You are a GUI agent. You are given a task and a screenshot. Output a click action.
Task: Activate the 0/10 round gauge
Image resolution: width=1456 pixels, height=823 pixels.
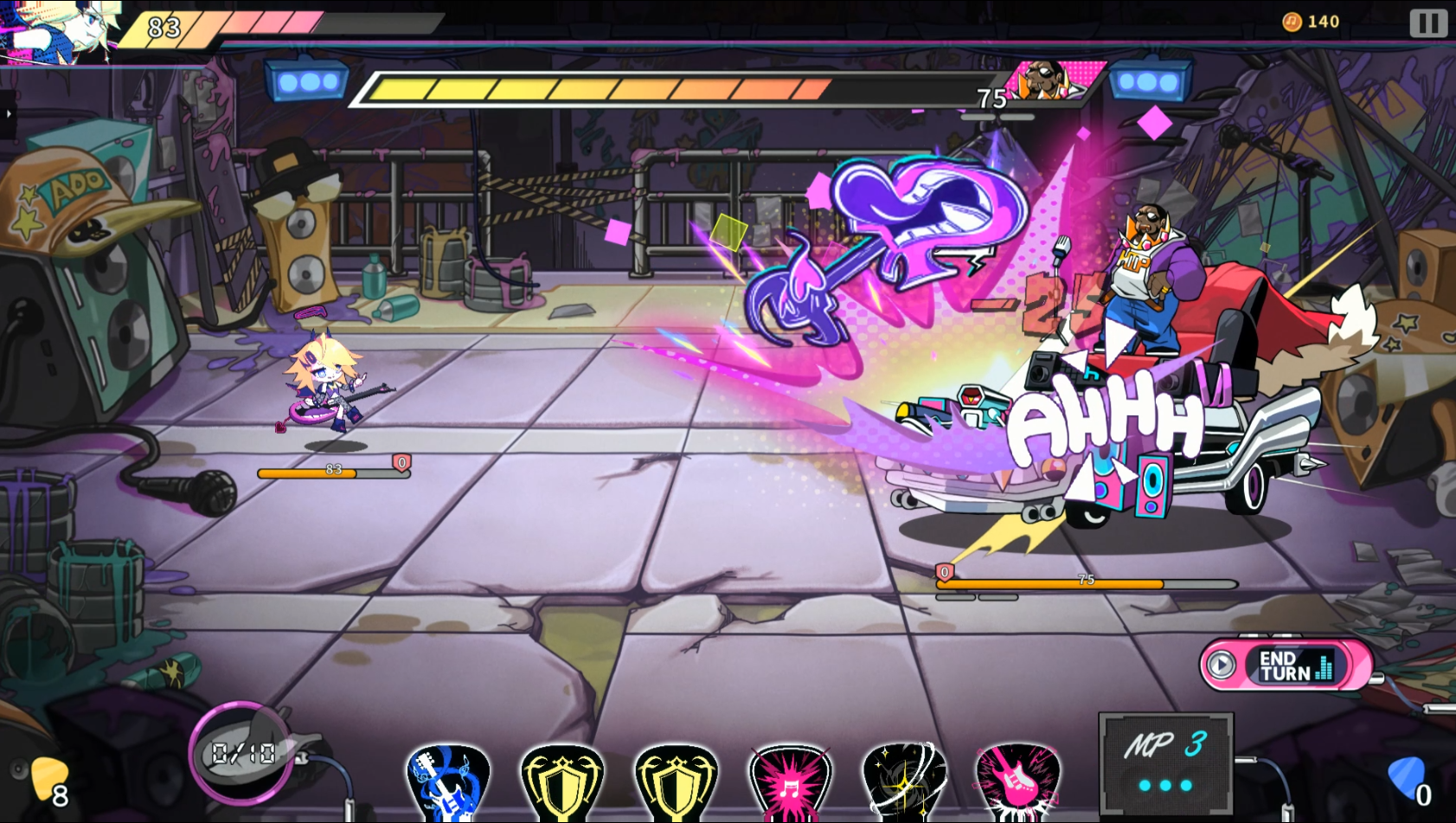(242, 753)
